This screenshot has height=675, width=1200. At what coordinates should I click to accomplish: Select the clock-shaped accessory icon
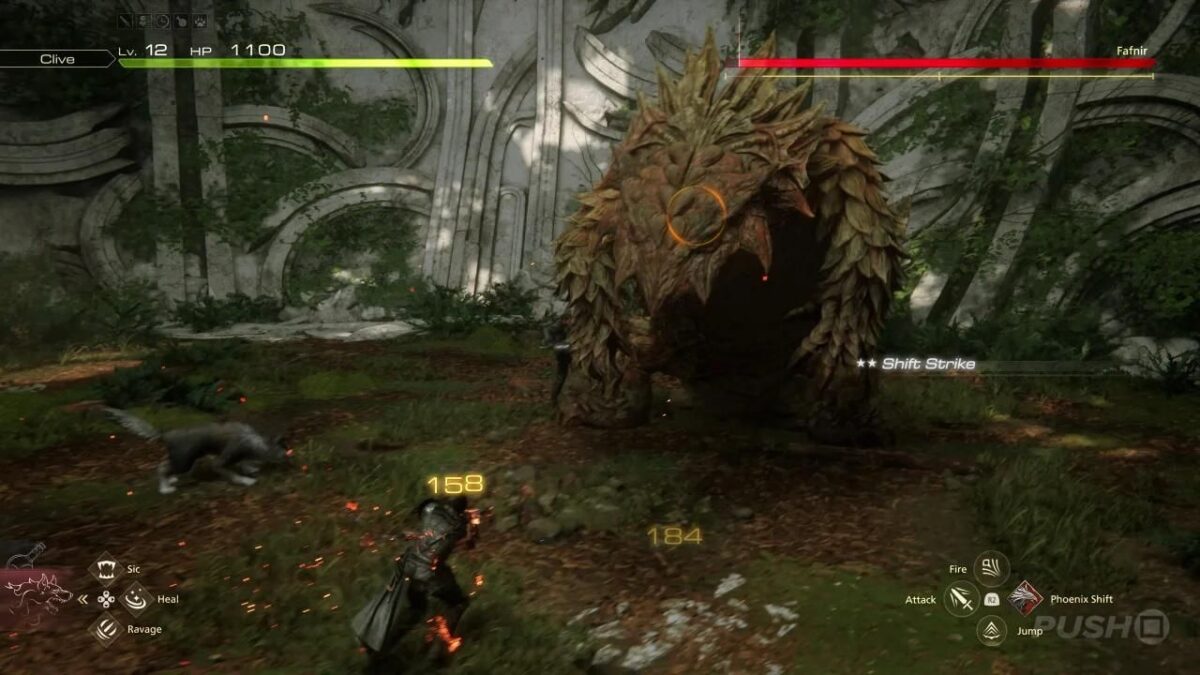(162, 20)
